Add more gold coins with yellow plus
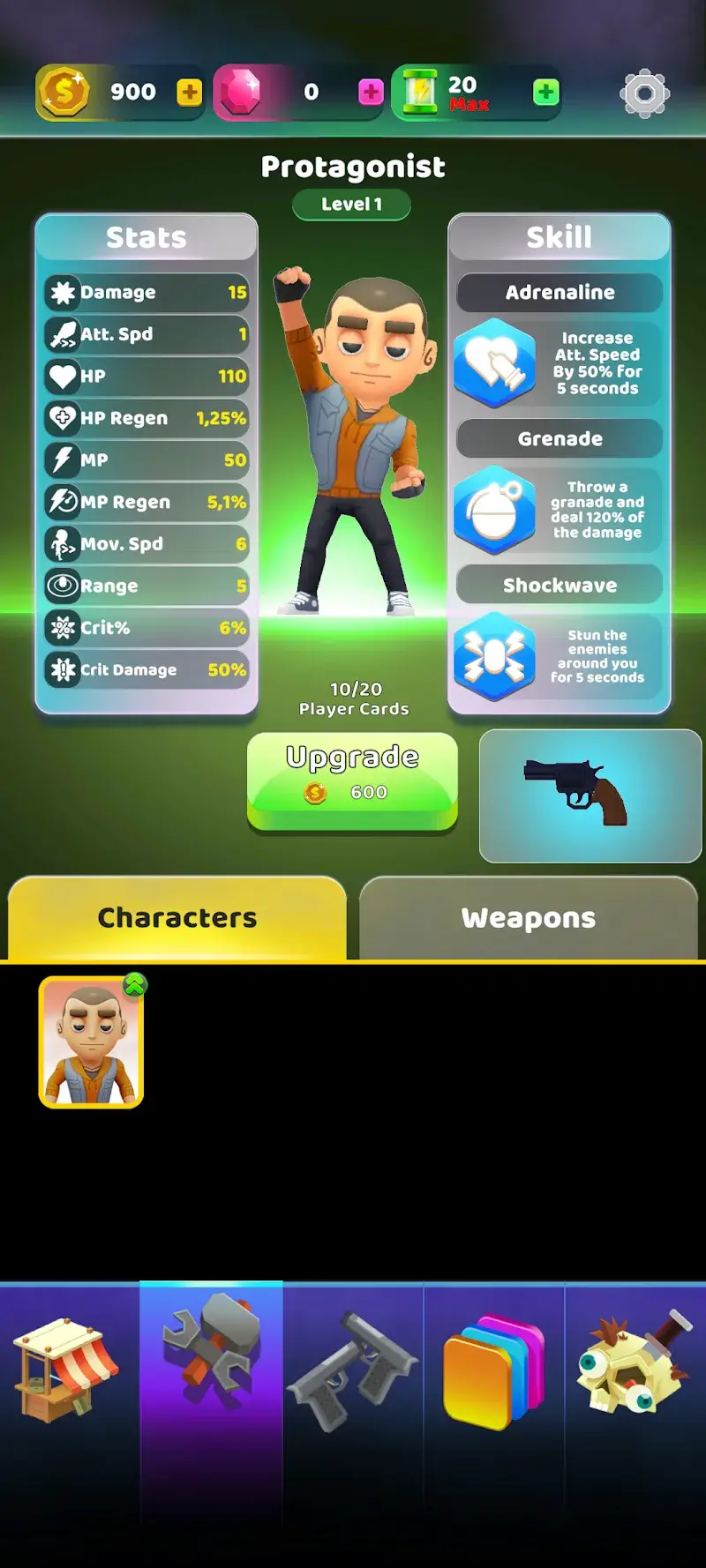706x1568 pixels. click(189, 93)
